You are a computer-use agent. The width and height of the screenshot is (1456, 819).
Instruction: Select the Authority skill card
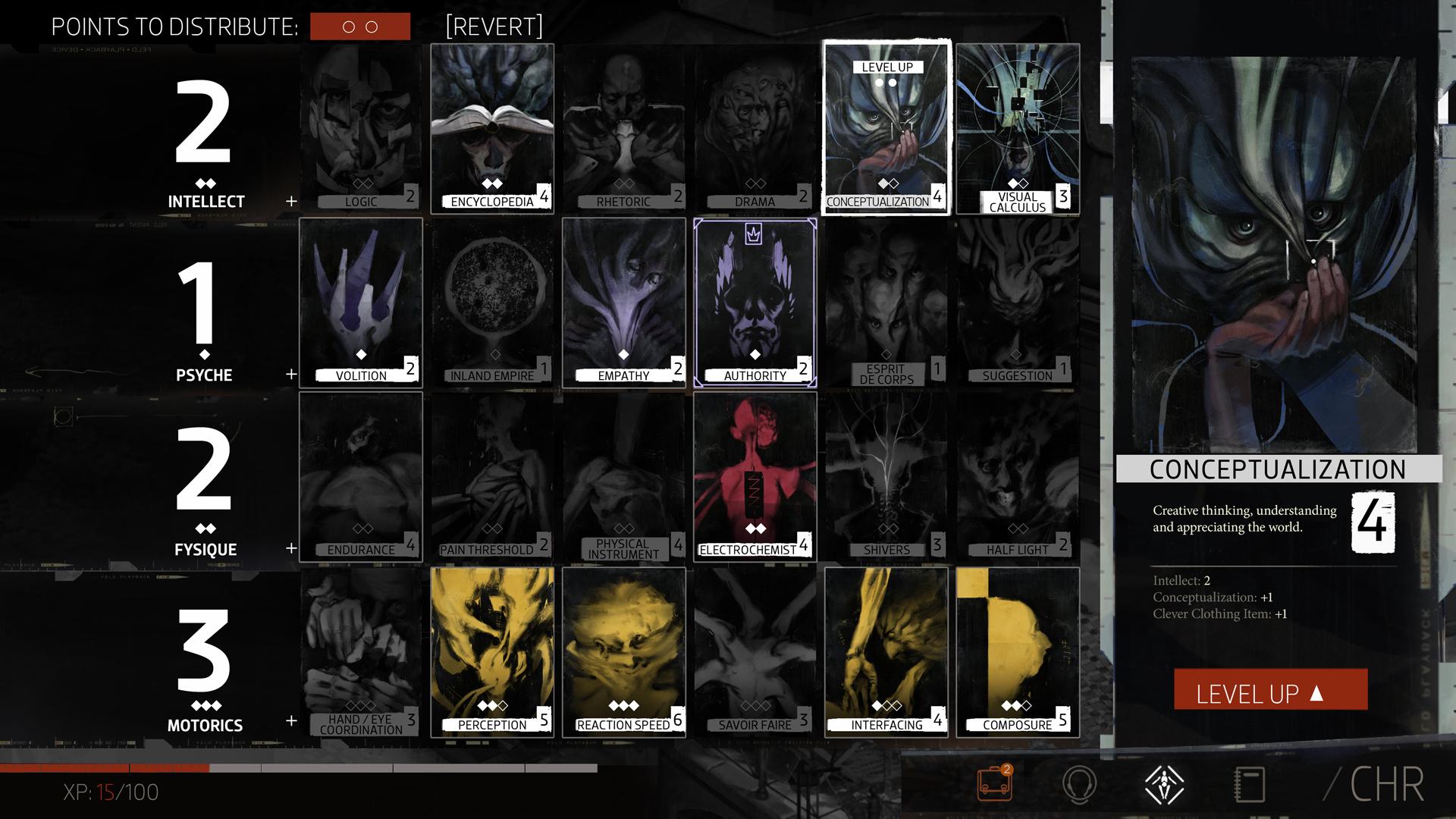(x=755, y=303)
